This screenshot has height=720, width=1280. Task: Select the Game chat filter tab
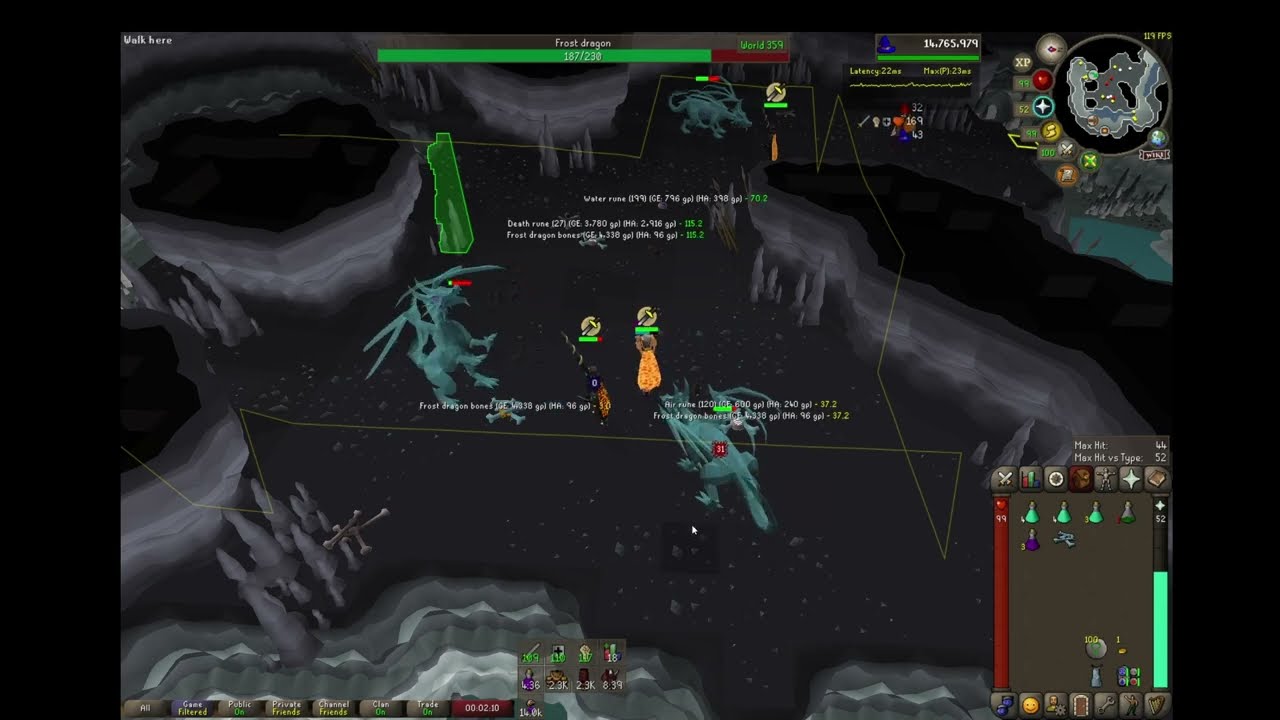[192, 708]
